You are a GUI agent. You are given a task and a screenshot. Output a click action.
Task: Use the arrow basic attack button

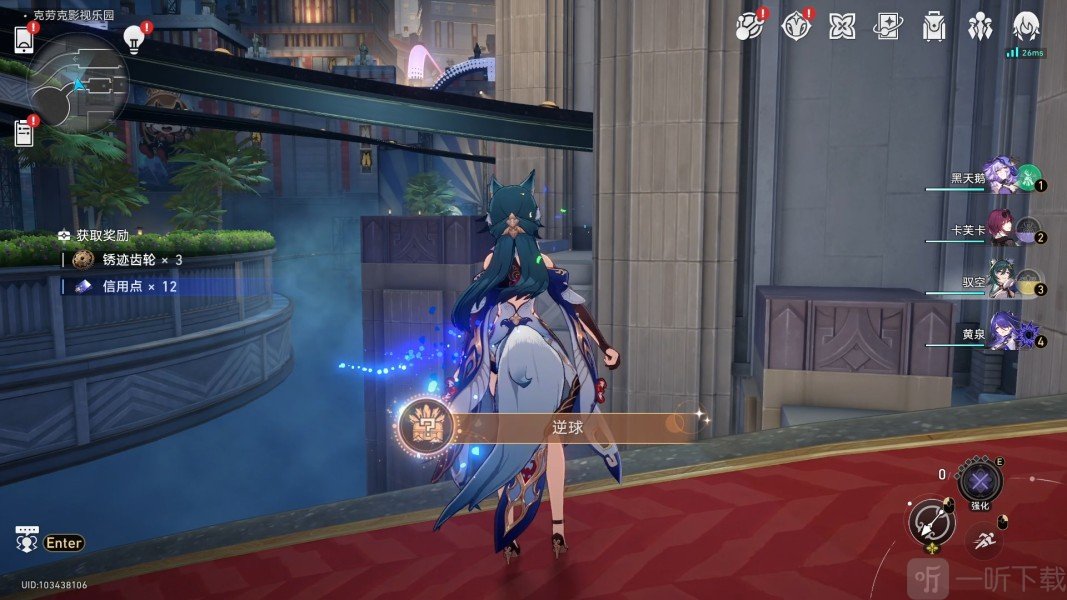[932, 521]
